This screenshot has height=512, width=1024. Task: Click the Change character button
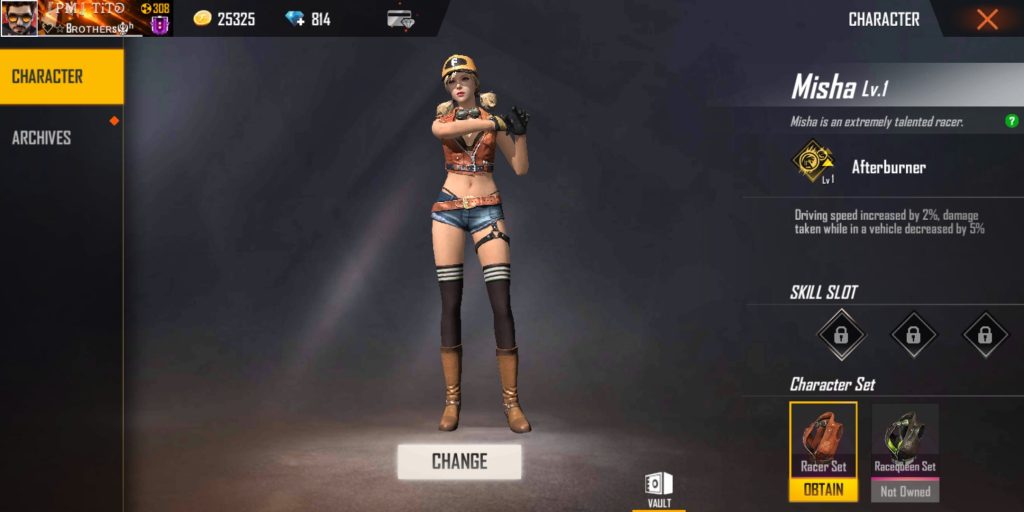pyautogui.click(x=459, y=461)
